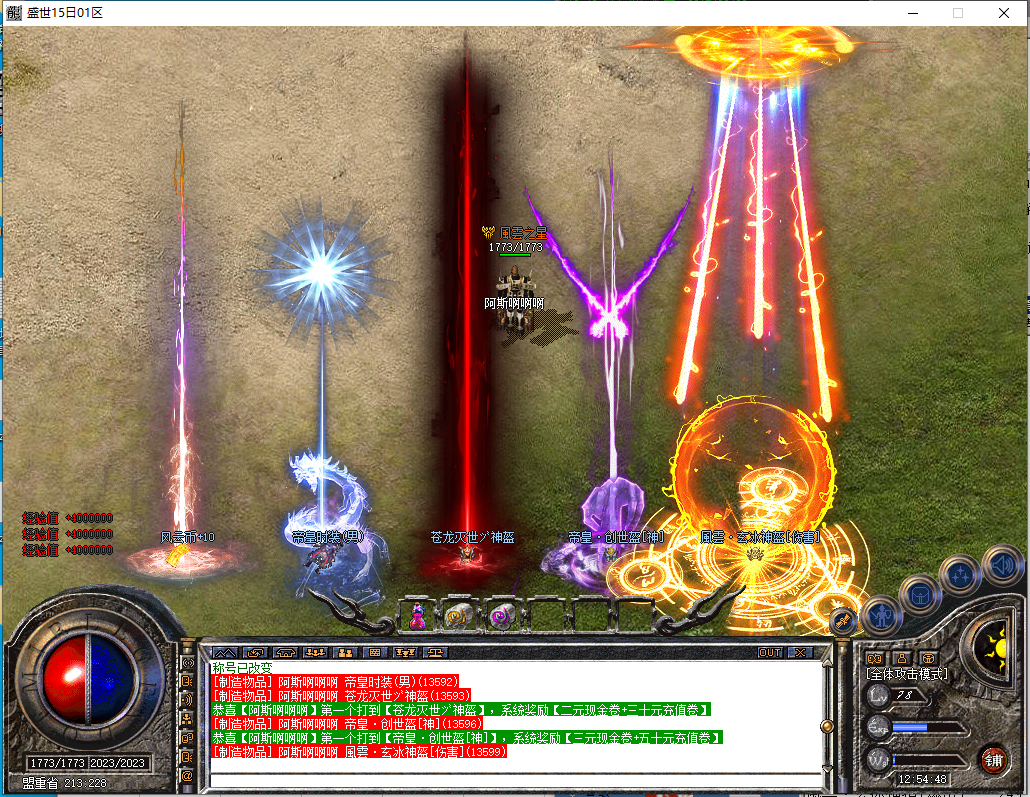Toggle the 全体攻击模式 attack mode label
This screenshot has height=797, width=1030.
[x=907, y=674]
